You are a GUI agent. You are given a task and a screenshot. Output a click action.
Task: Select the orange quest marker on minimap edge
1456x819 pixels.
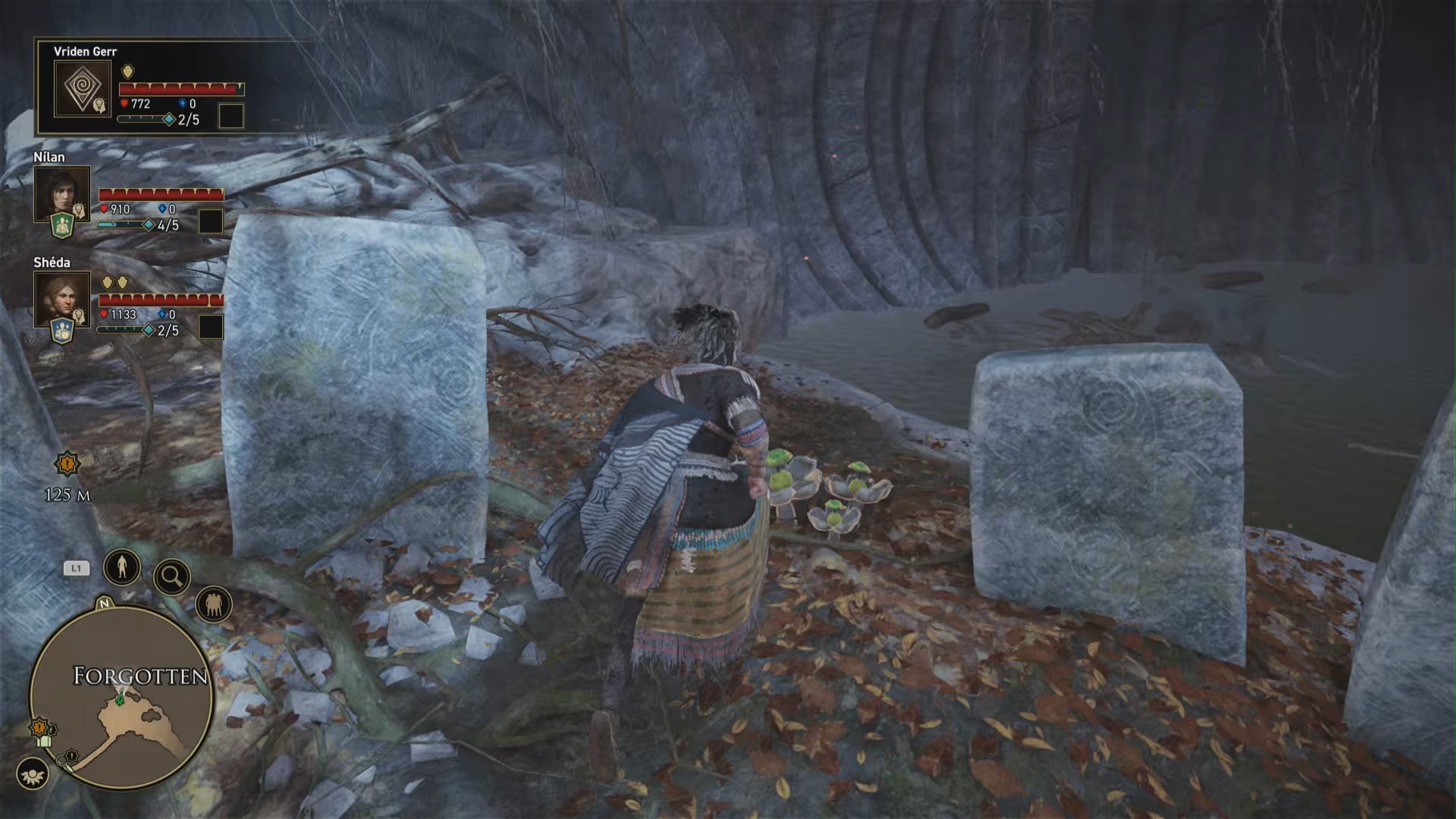click(39, 729)
